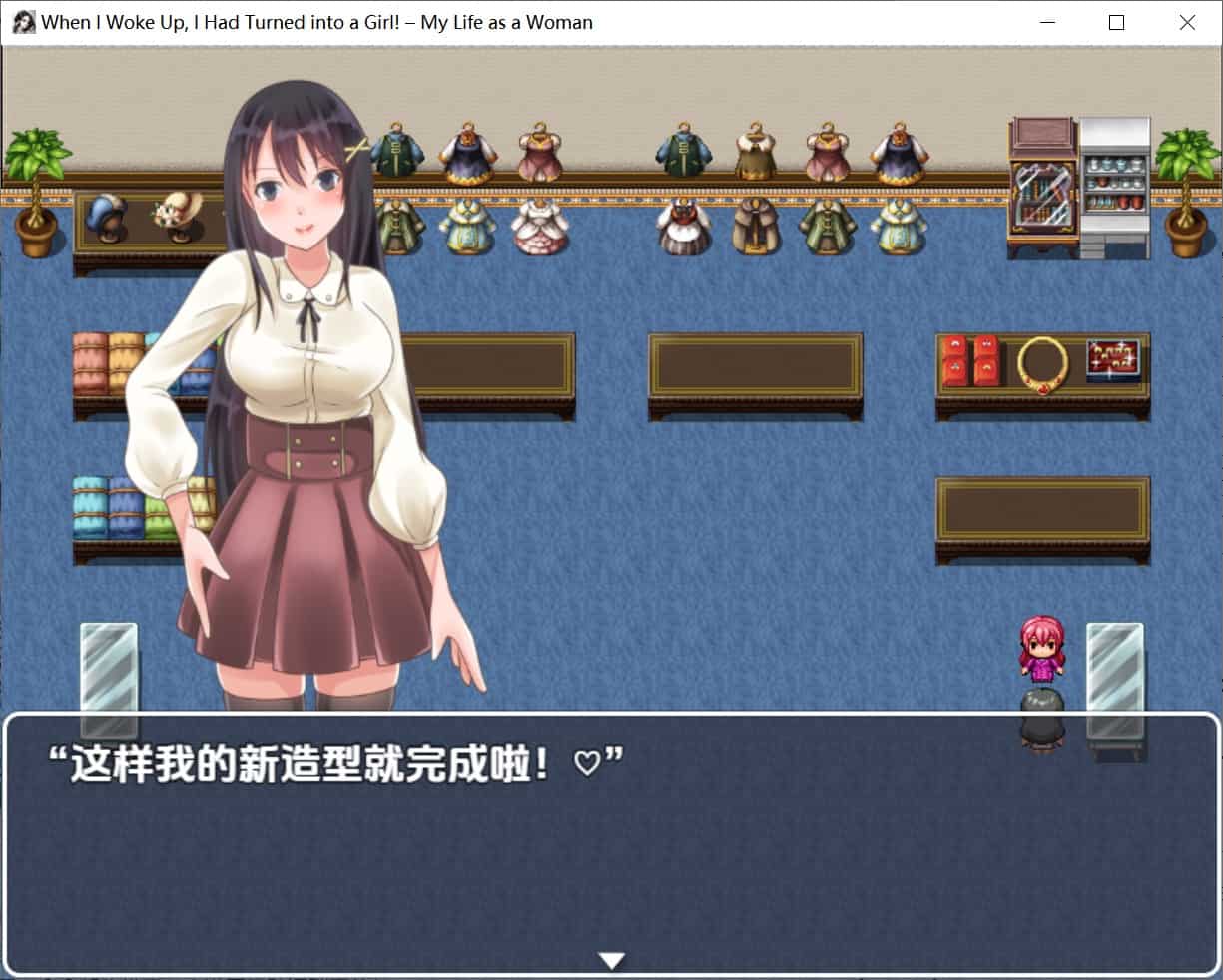Close the game window
This screenshot has width=1223, height=980.
[x=1187, y=23]
